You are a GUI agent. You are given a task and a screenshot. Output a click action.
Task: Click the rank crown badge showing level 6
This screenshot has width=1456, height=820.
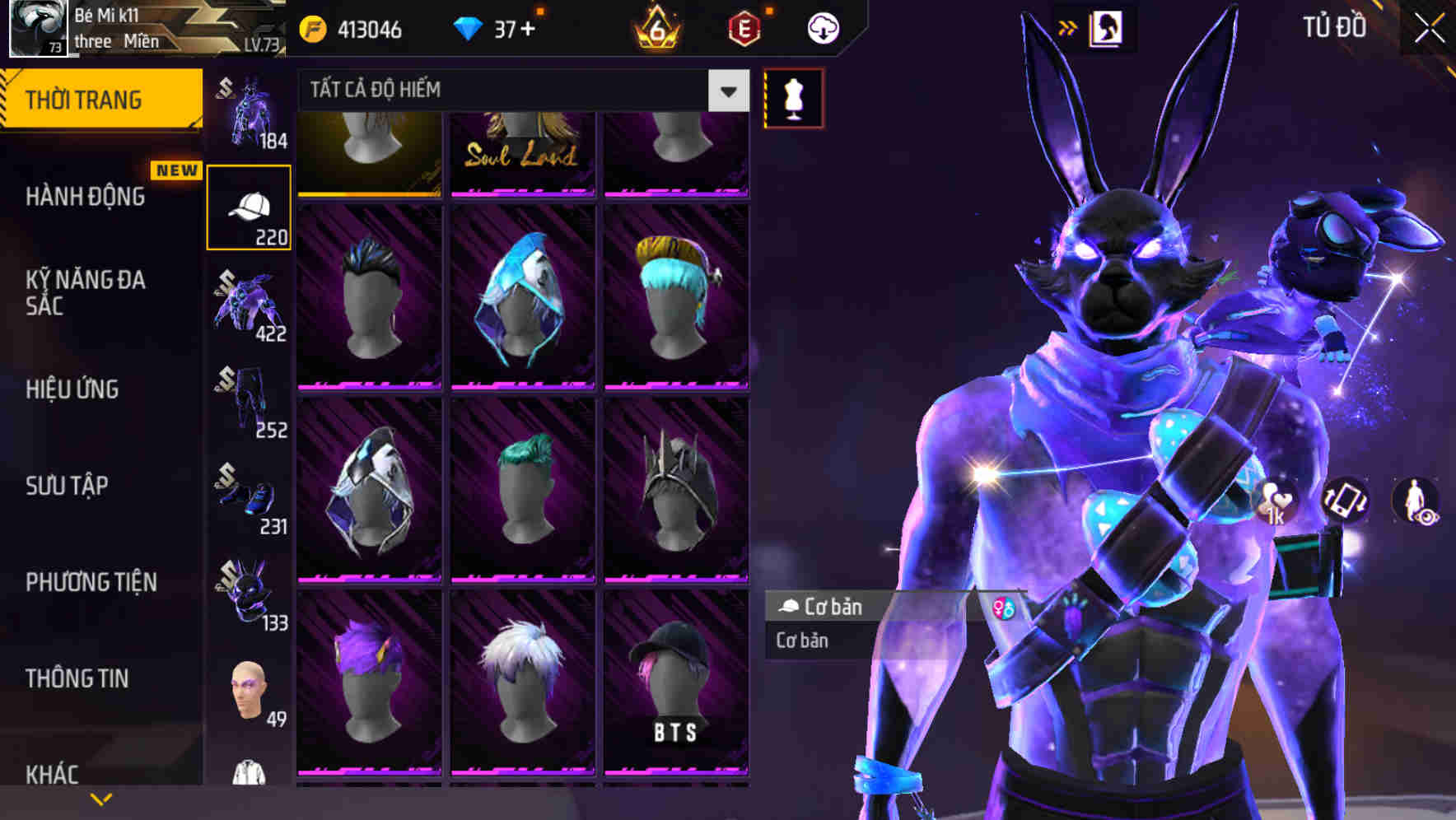[656, 27]
